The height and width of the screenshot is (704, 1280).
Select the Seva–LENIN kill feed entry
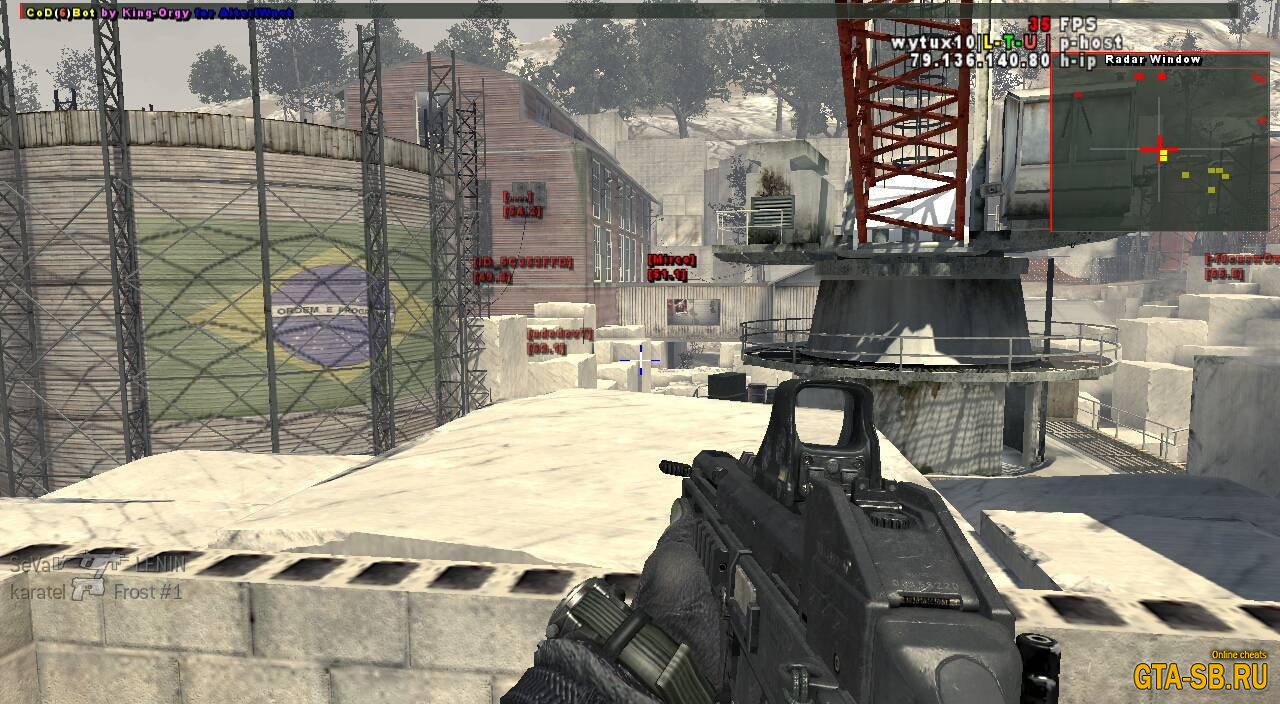point(98,565)
